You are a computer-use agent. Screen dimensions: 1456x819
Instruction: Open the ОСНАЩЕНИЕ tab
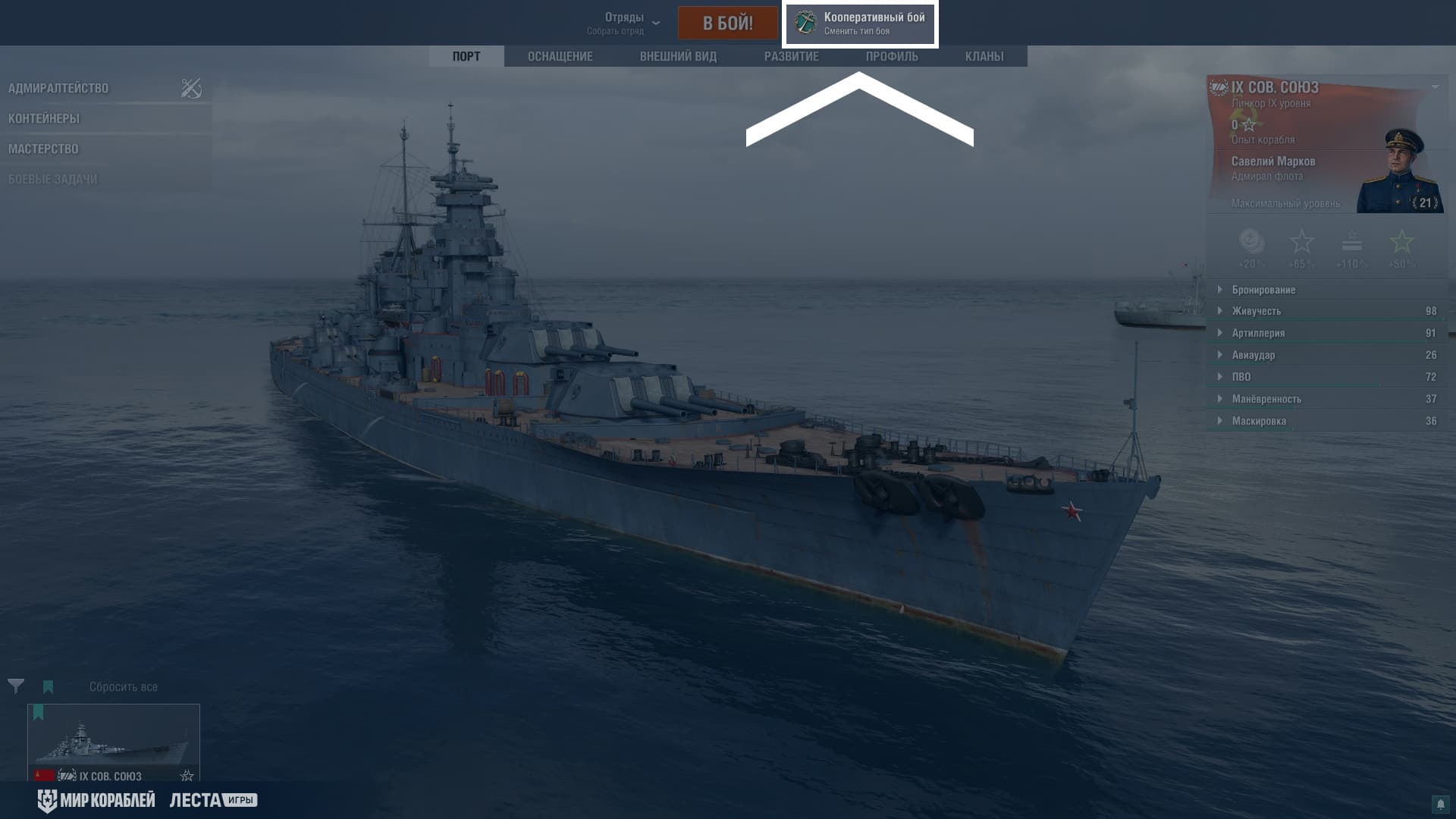pyautogui.click(x=560, y=56)
